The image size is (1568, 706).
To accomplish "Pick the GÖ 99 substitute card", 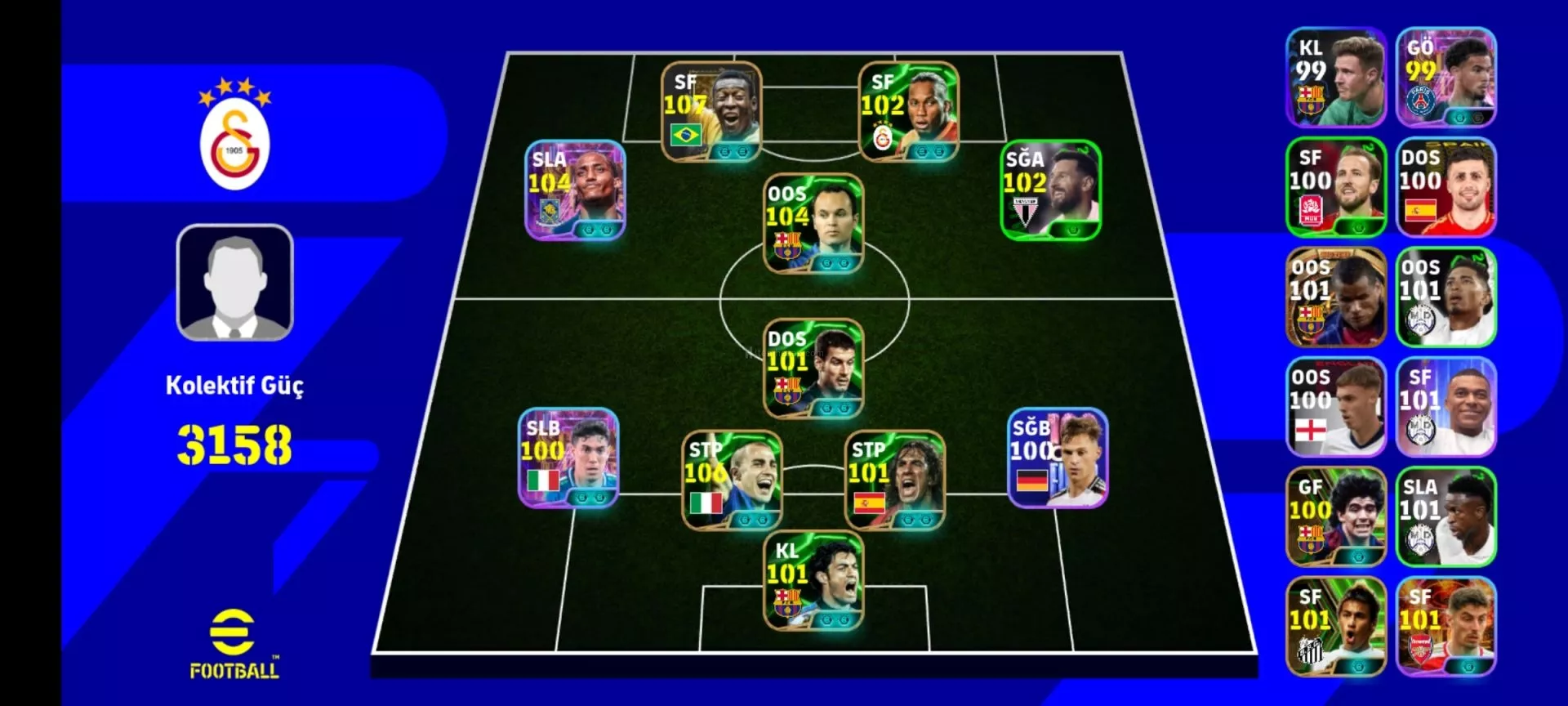I will 1445,78.
